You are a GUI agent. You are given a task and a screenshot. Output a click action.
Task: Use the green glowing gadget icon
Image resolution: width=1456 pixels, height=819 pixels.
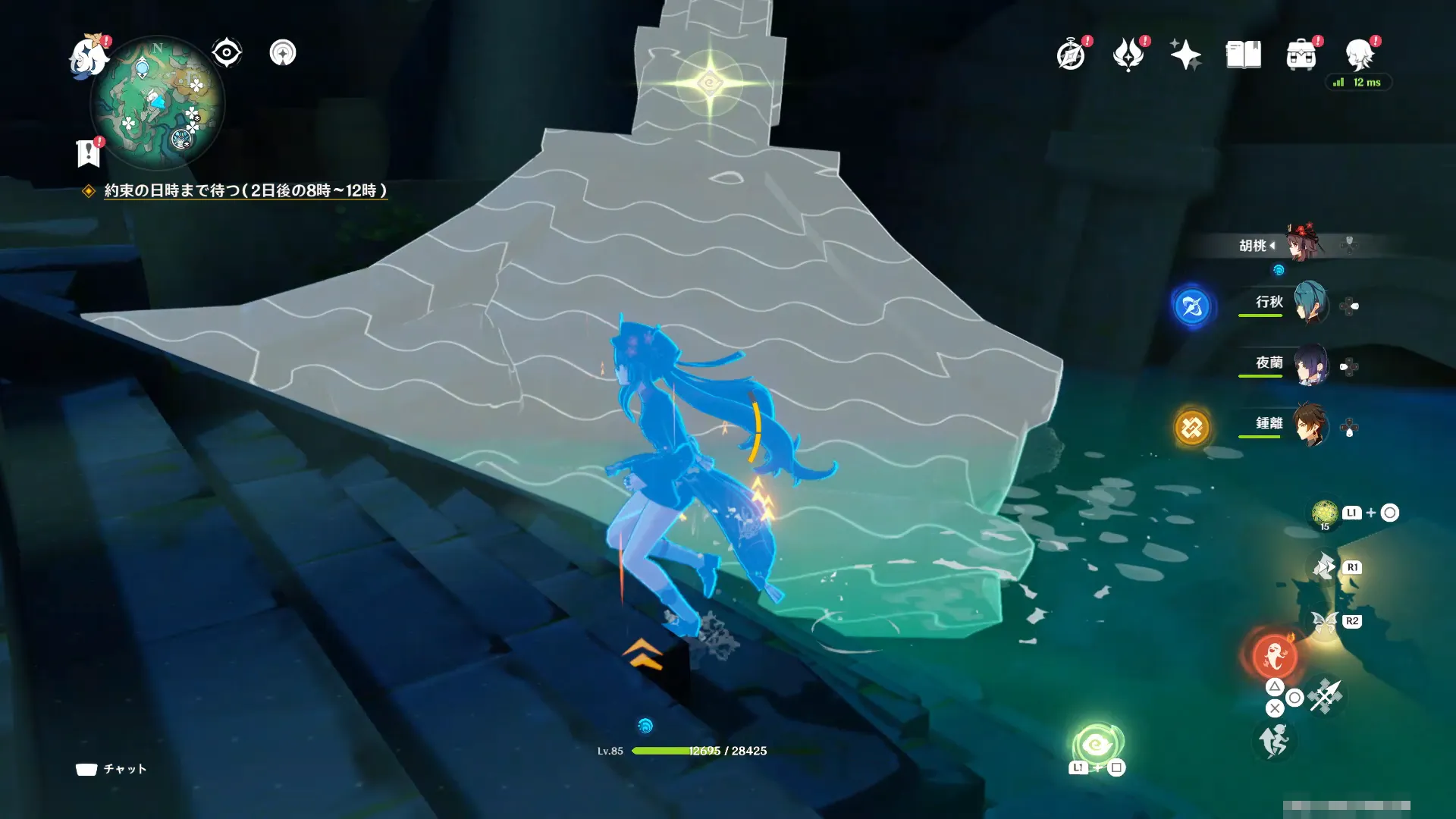pos(1097,745)
